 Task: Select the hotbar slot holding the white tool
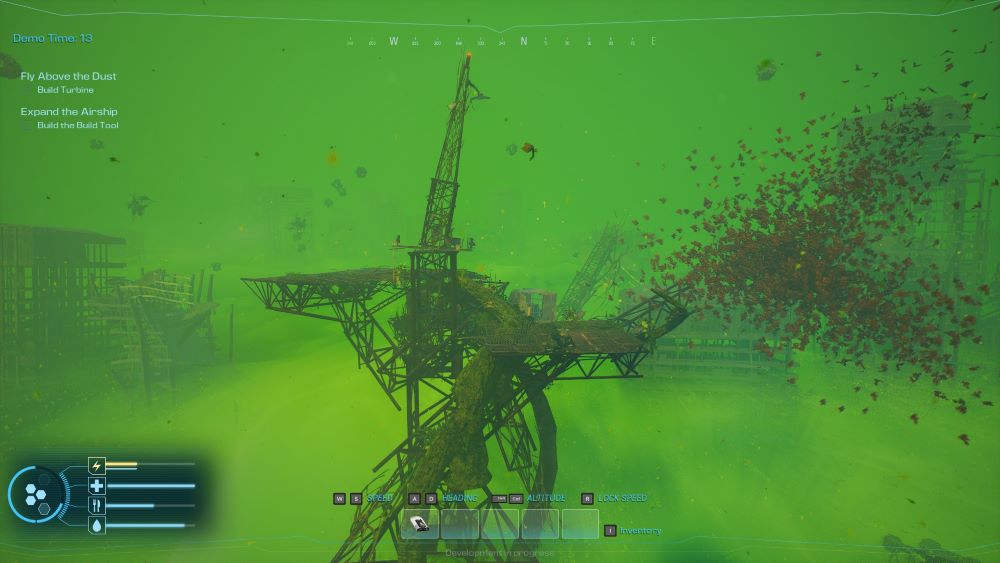point(420,523)
